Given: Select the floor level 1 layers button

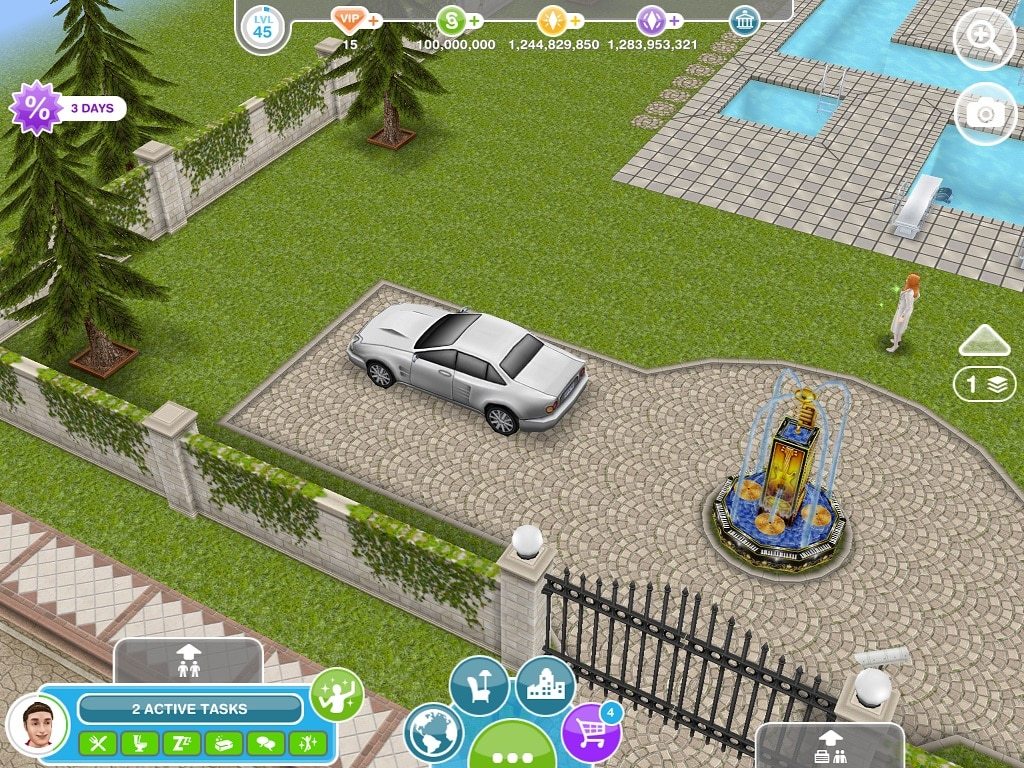Looking at the screenshot, I should (984, 384).
